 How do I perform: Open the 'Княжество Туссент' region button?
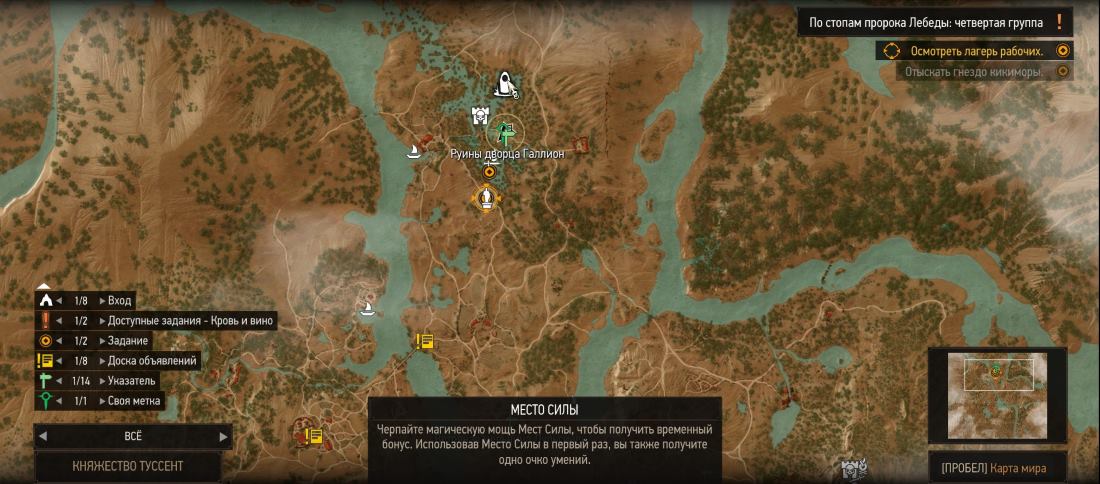(x=128, y=466)
